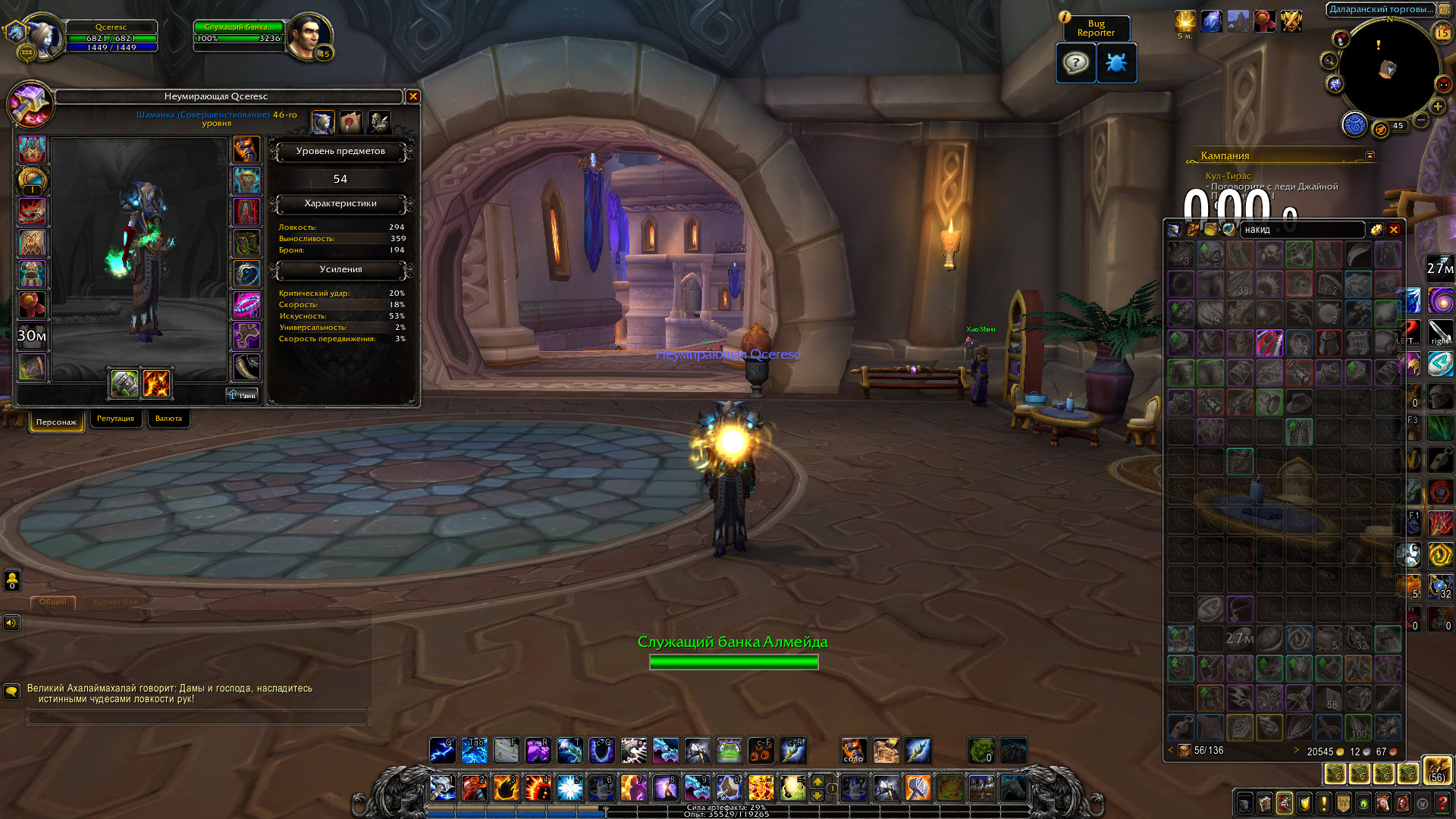Open the Валюта tab
The width and height of the screenshot is (1456, 819).
pos(168,419)
